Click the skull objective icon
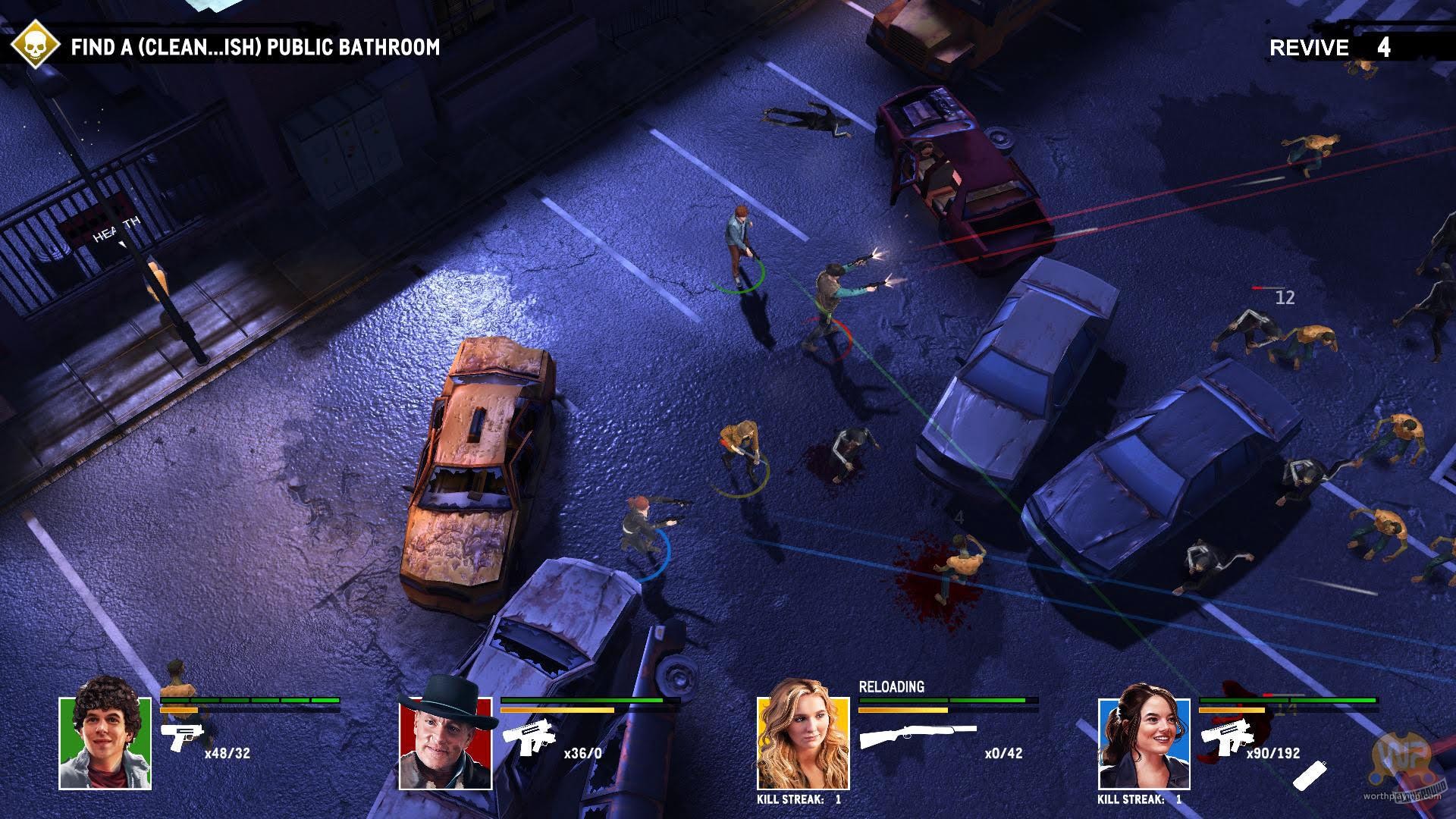 (34, 43)
